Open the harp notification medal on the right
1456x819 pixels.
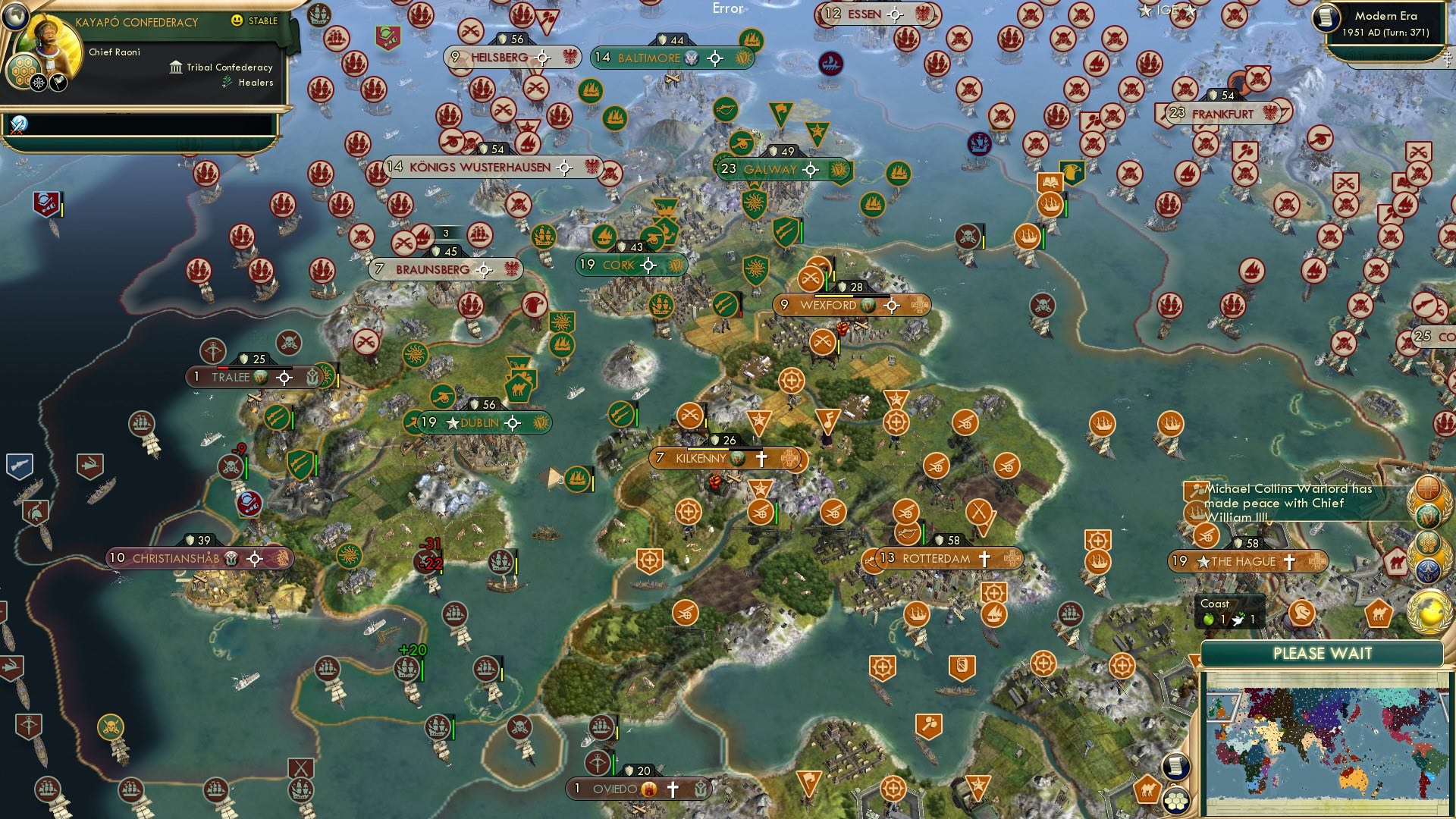1429,516
